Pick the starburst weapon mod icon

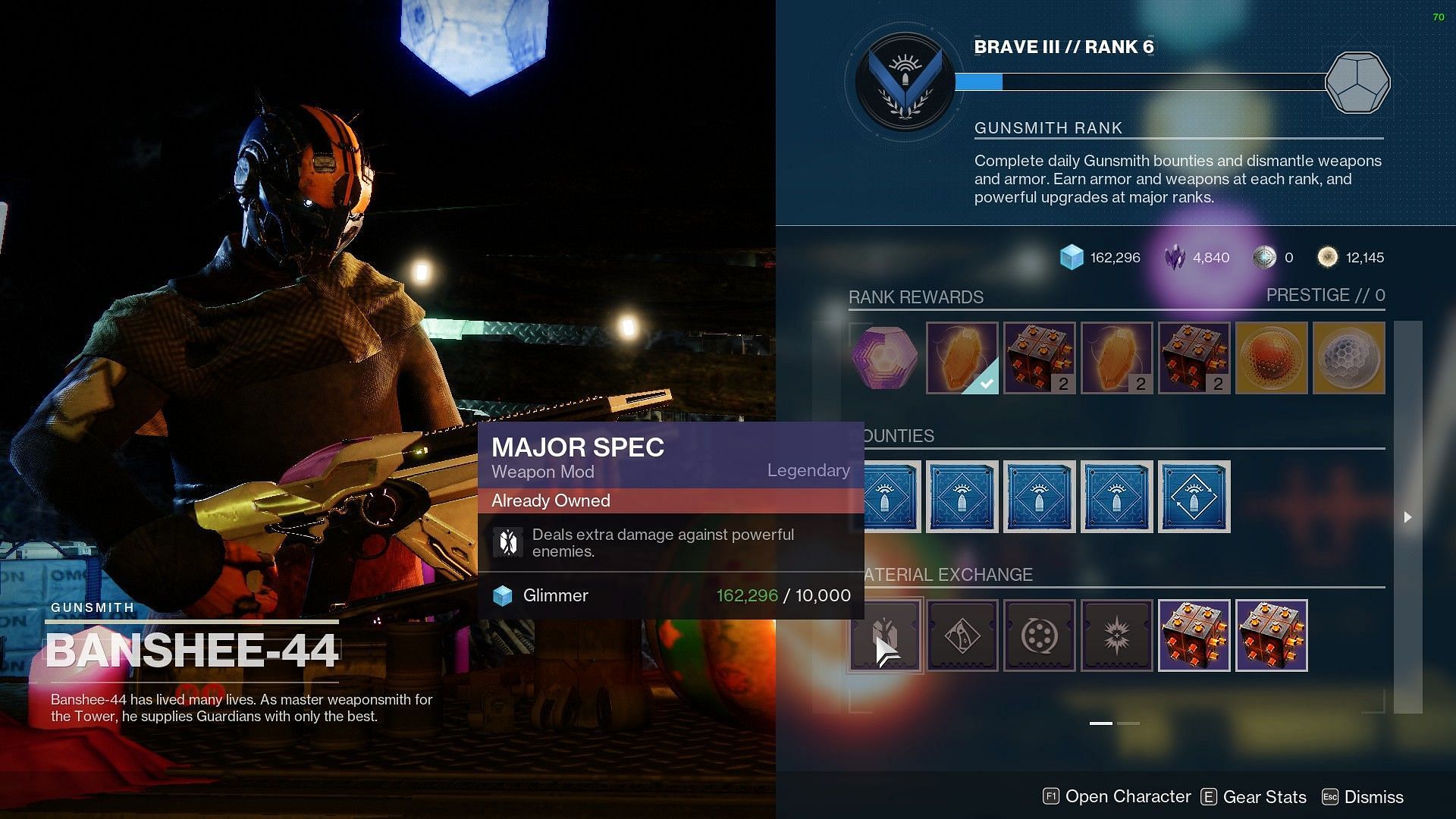[1117, 635]
